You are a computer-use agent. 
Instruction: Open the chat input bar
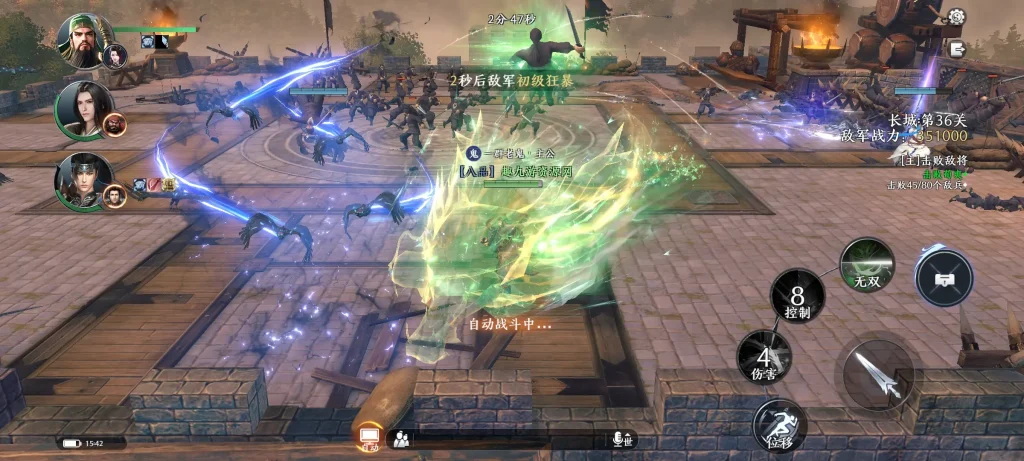point(510,439)
